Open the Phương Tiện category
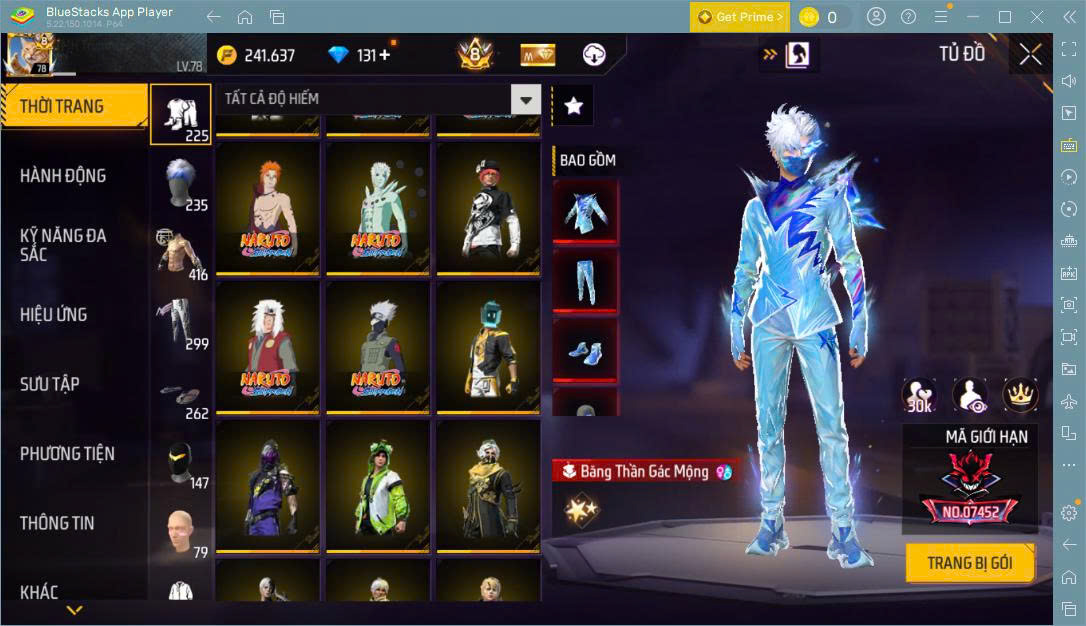1086x626 pixels. (67, 454)
